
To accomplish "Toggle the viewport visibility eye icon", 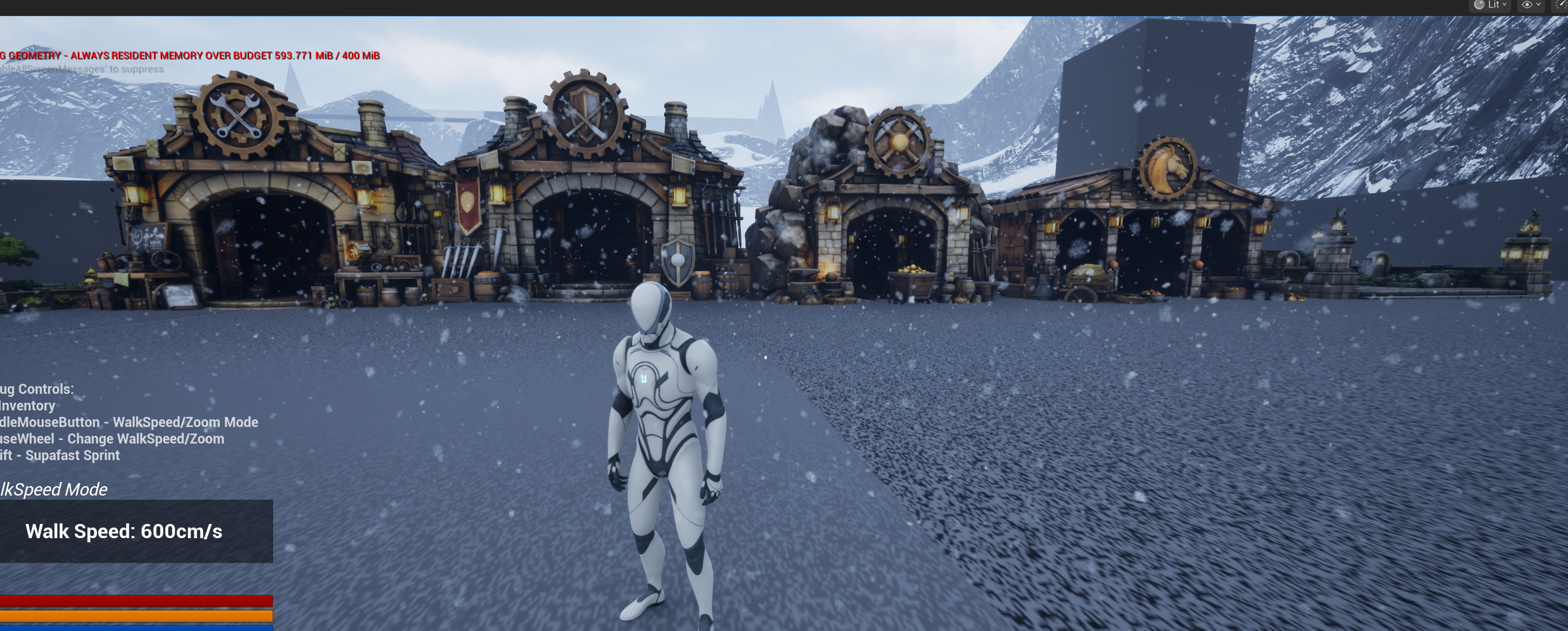I will click(1527, 5).
